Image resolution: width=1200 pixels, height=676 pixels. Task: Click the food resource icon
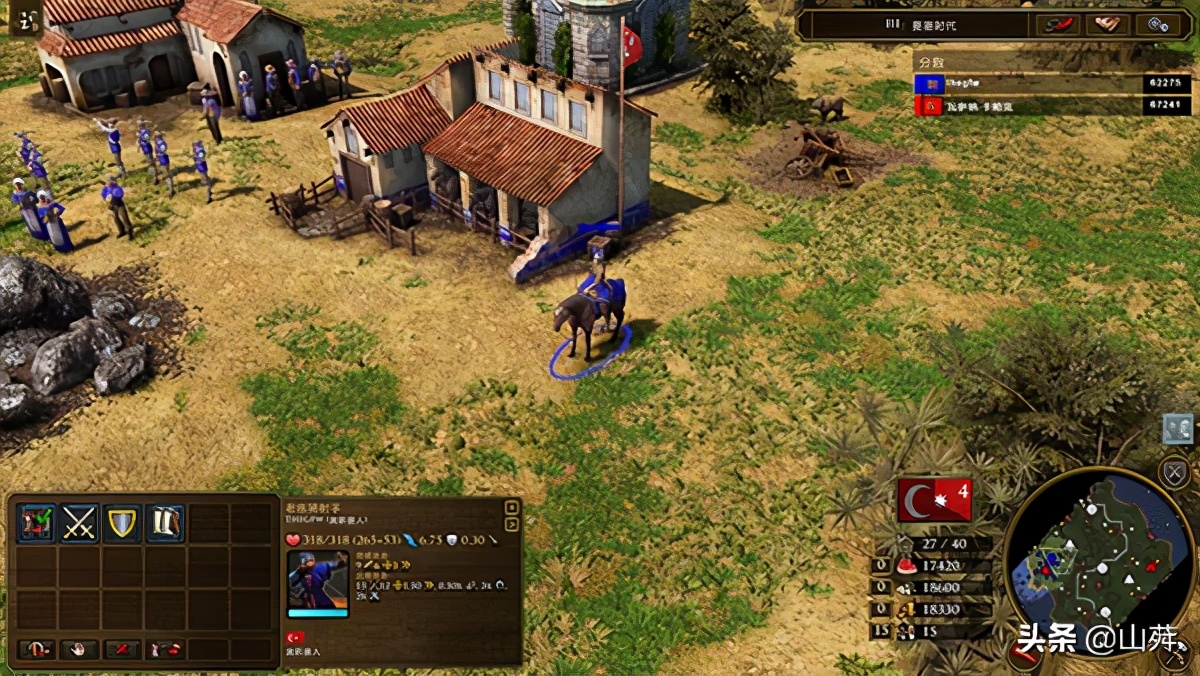click(907, 566)
